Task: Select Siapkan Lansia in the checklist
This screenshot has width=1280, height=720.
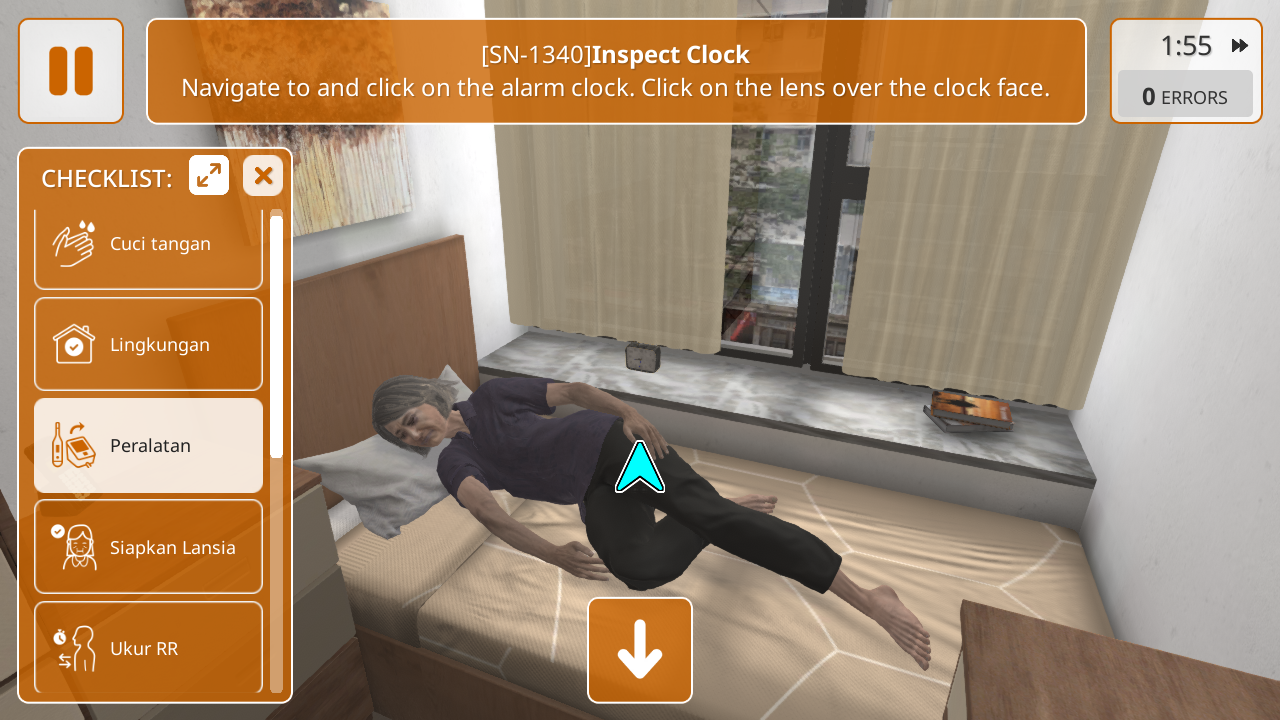Action: pyautogui.click(x=148, y=547)
